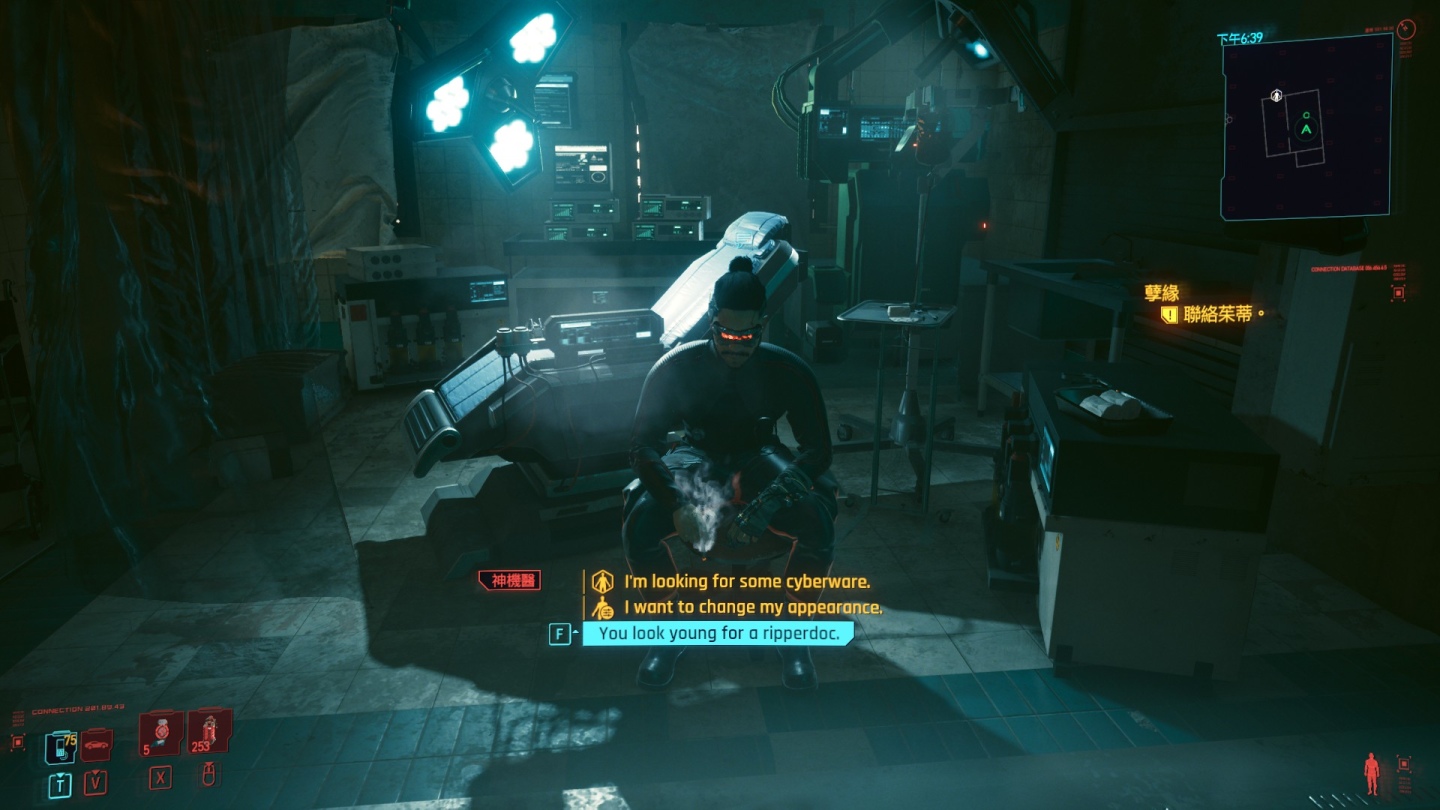This screenshot has height=810, width=1440.
Task: Open the minimap
Action: coord(1306,126)
